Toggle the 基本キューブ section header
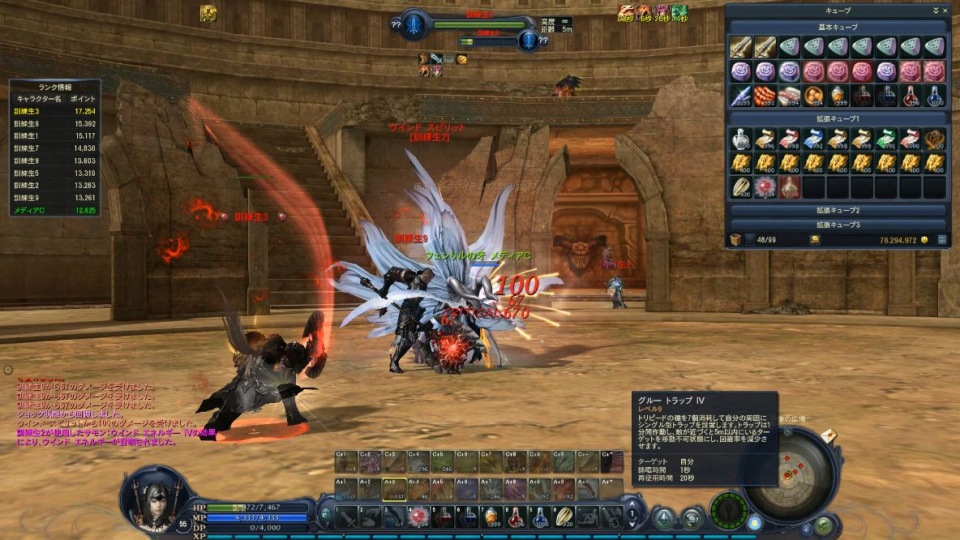 click(838, 27)
